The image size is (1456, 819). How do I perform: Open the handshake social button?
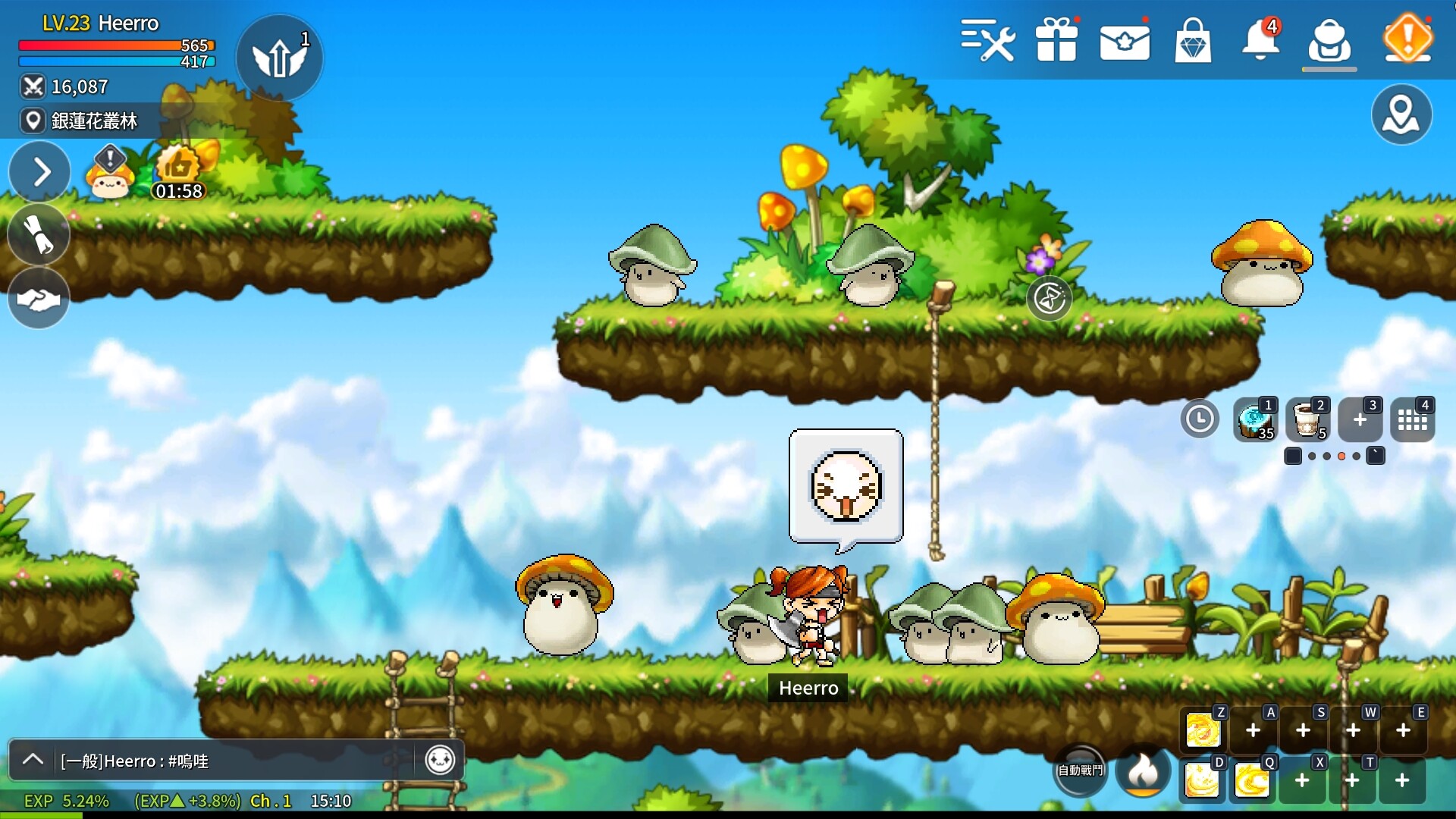coord(39,299)
